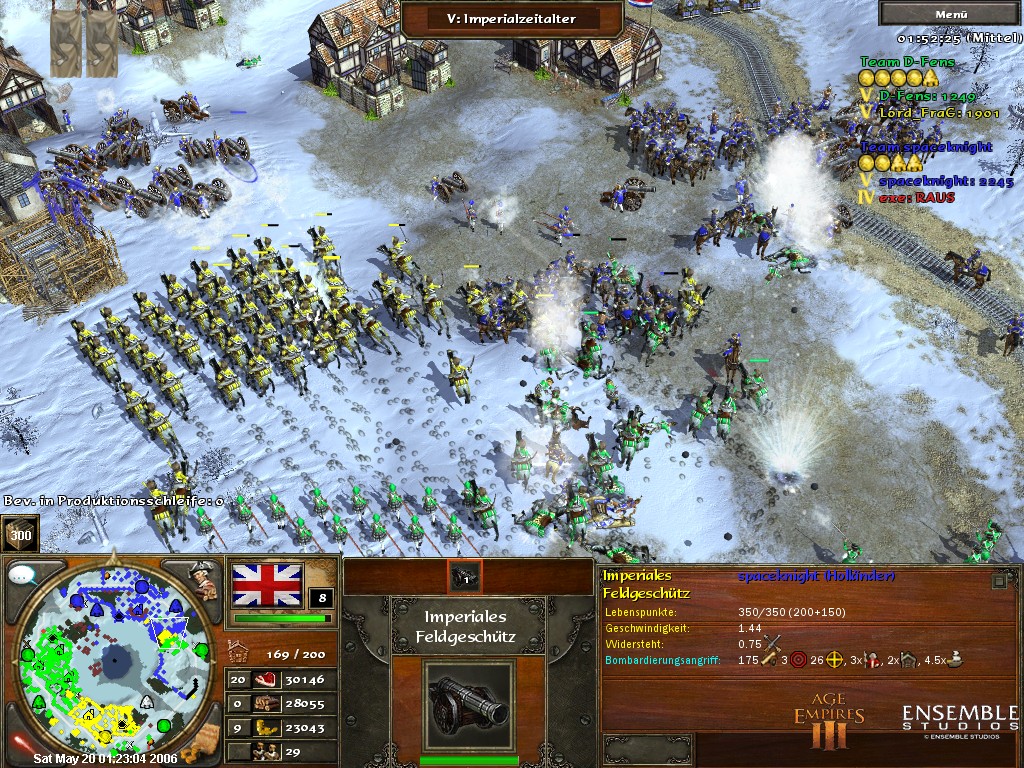Screen dimensions: 1024x768
Task: Open the 300 resource crate shipment icon
Action: 19,533
